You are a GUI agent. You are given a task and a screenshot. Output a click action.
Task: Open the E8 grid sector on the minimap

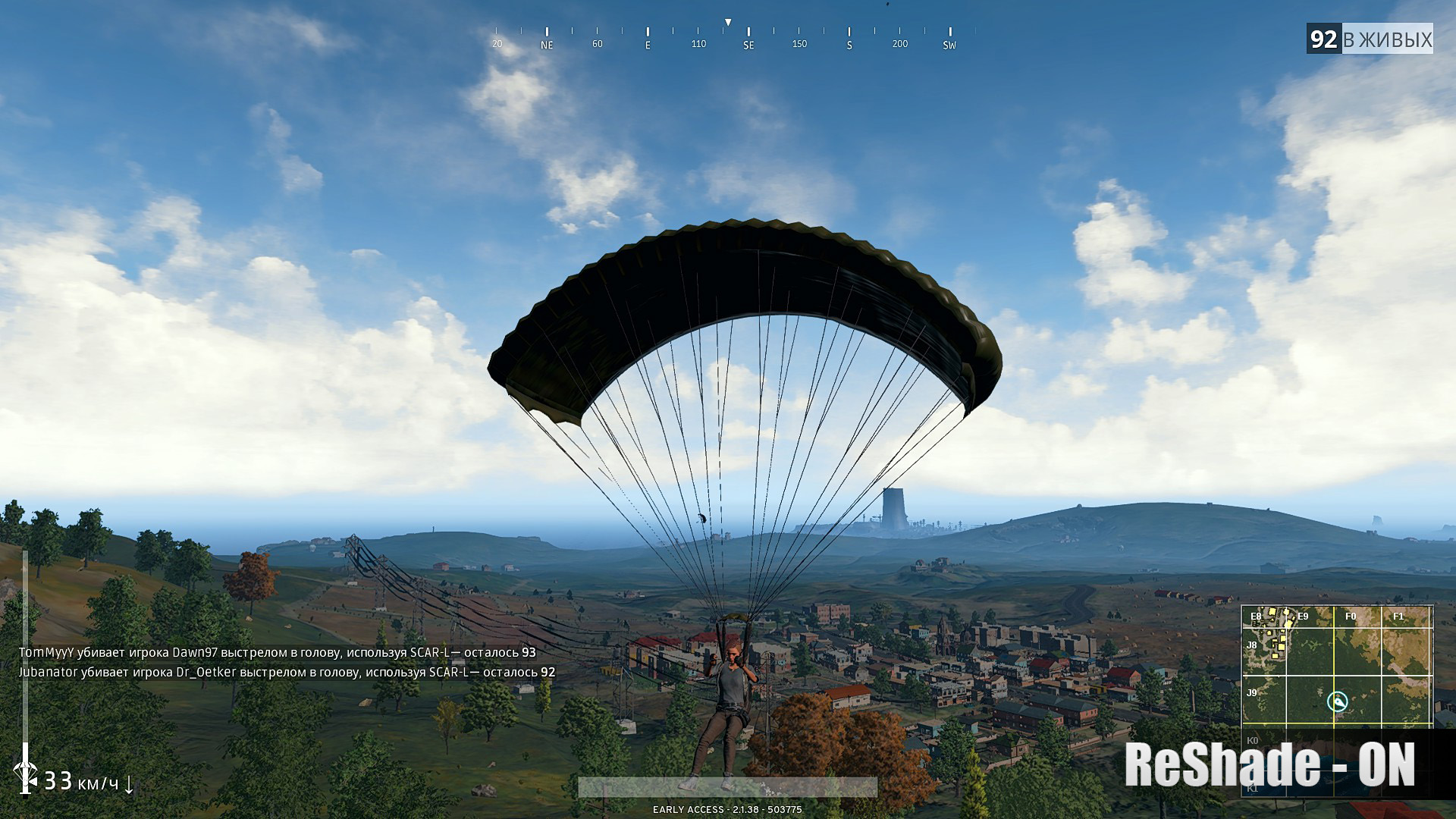tap(1255, 616)
